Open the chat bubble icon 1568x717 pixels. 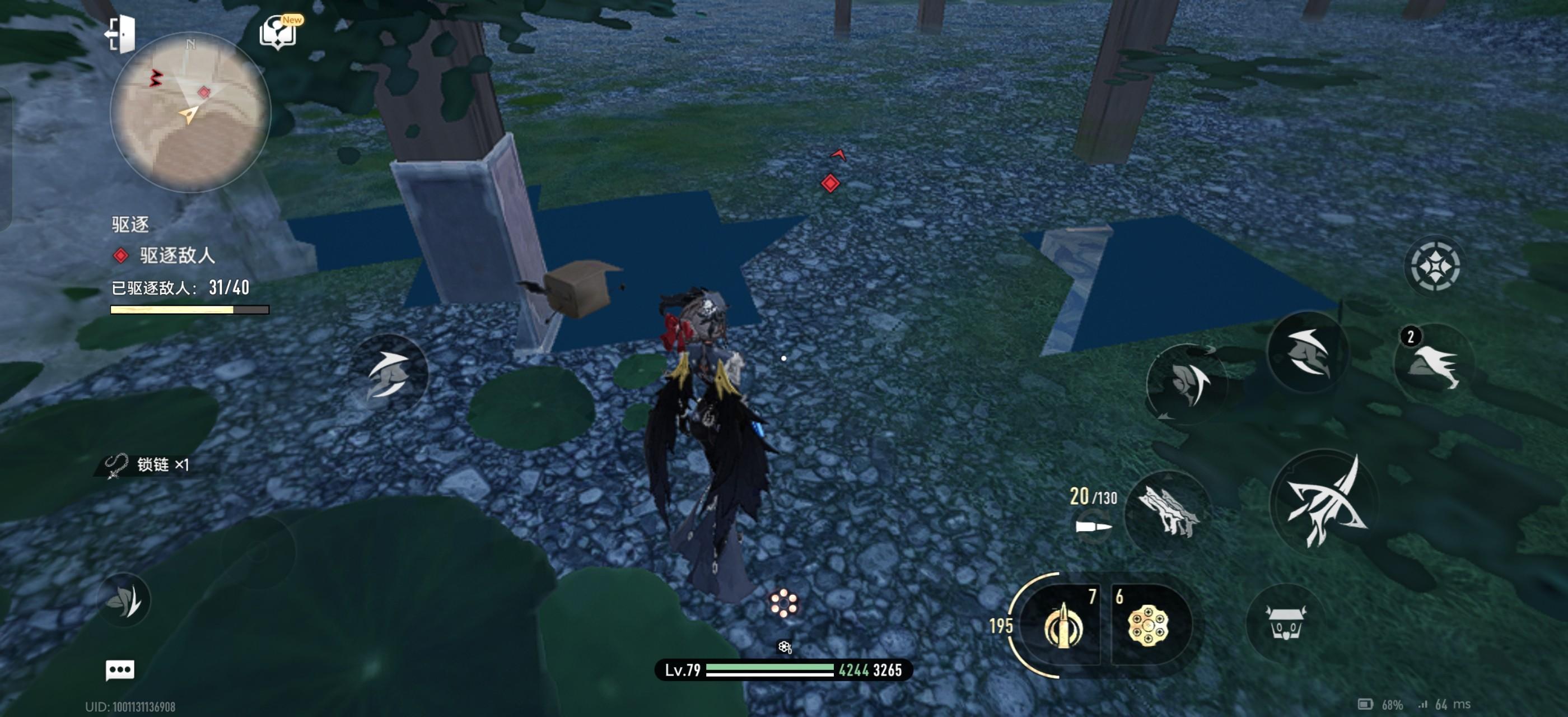(x=120, y=670)
